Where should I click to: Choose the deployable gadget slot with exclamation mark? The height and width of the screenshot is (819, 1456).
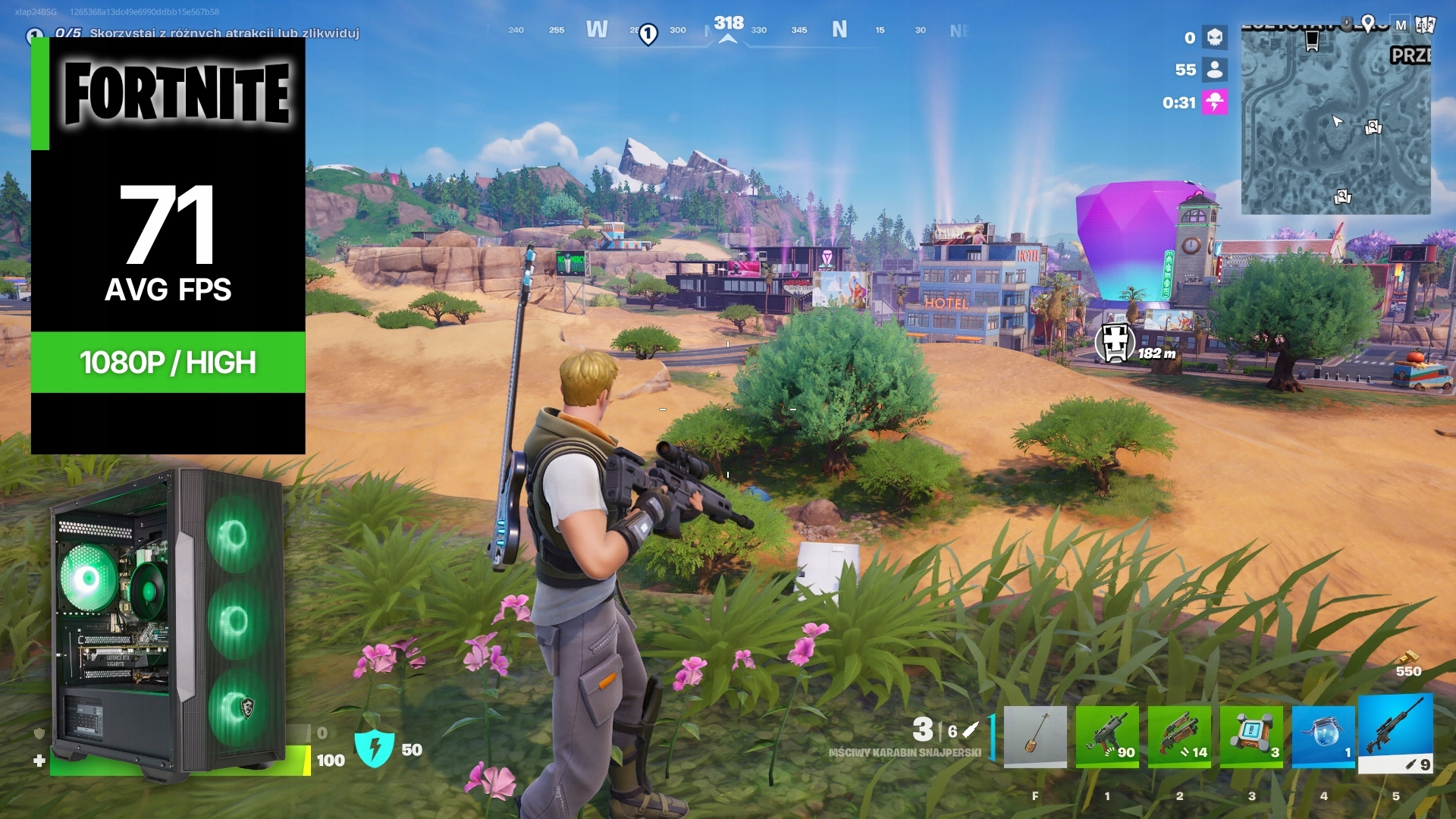tap(1251, 736)
